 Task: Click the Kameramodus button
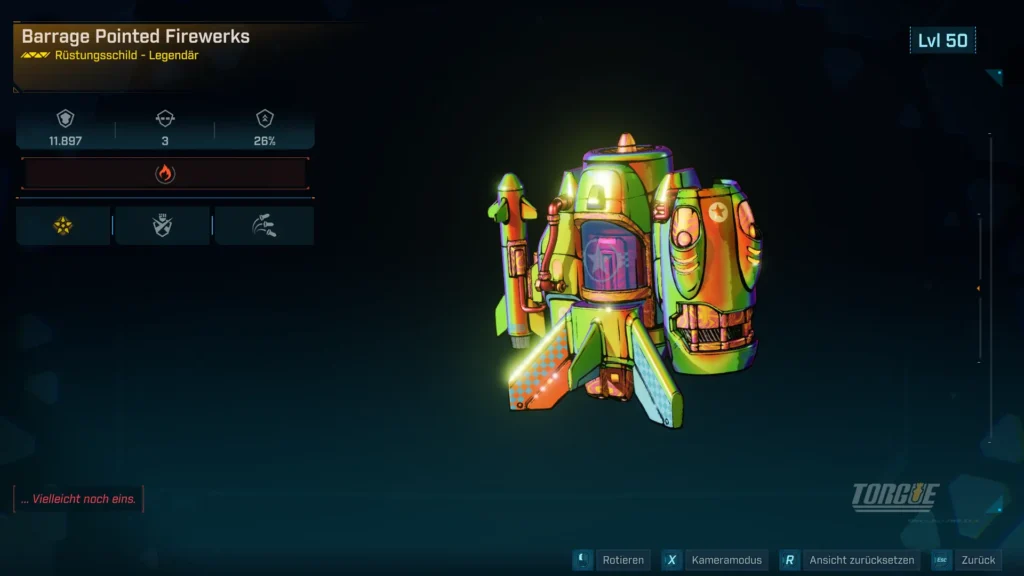[714, 561]
